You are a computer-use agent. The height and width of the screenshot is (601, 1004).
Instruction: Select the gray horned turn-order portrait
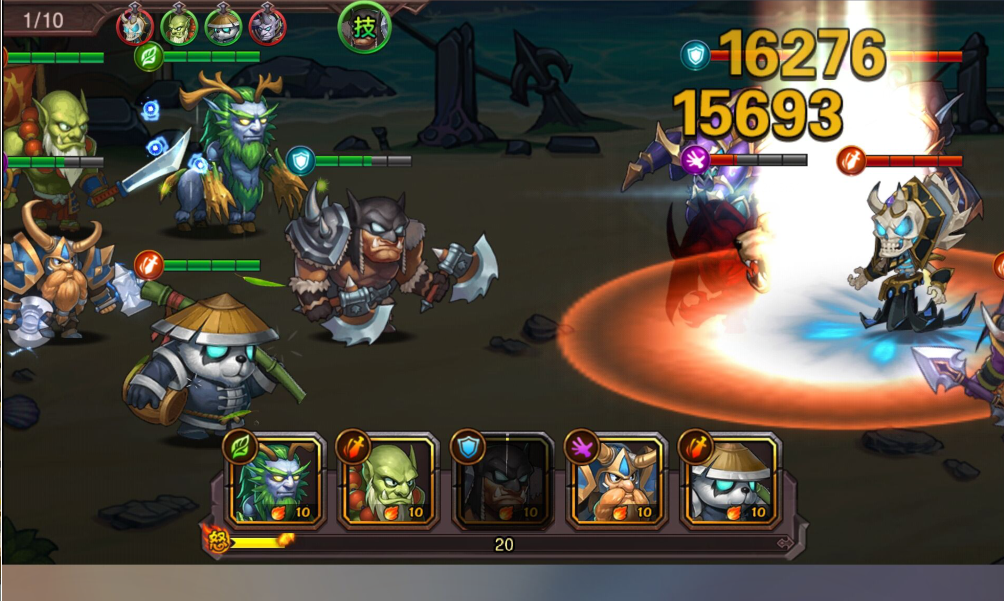click(267, 25)
